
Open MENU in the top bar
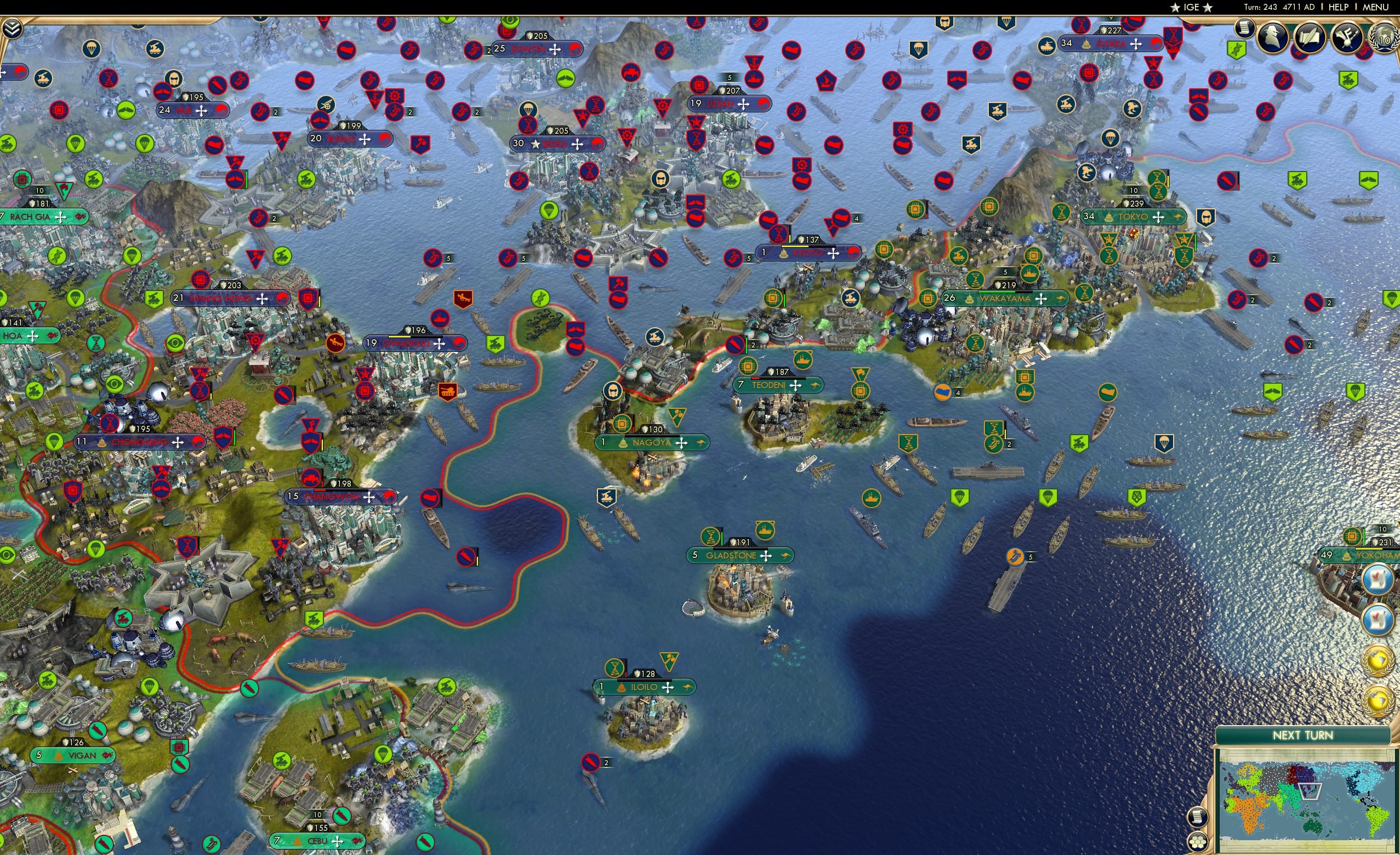coord(1375,7)
